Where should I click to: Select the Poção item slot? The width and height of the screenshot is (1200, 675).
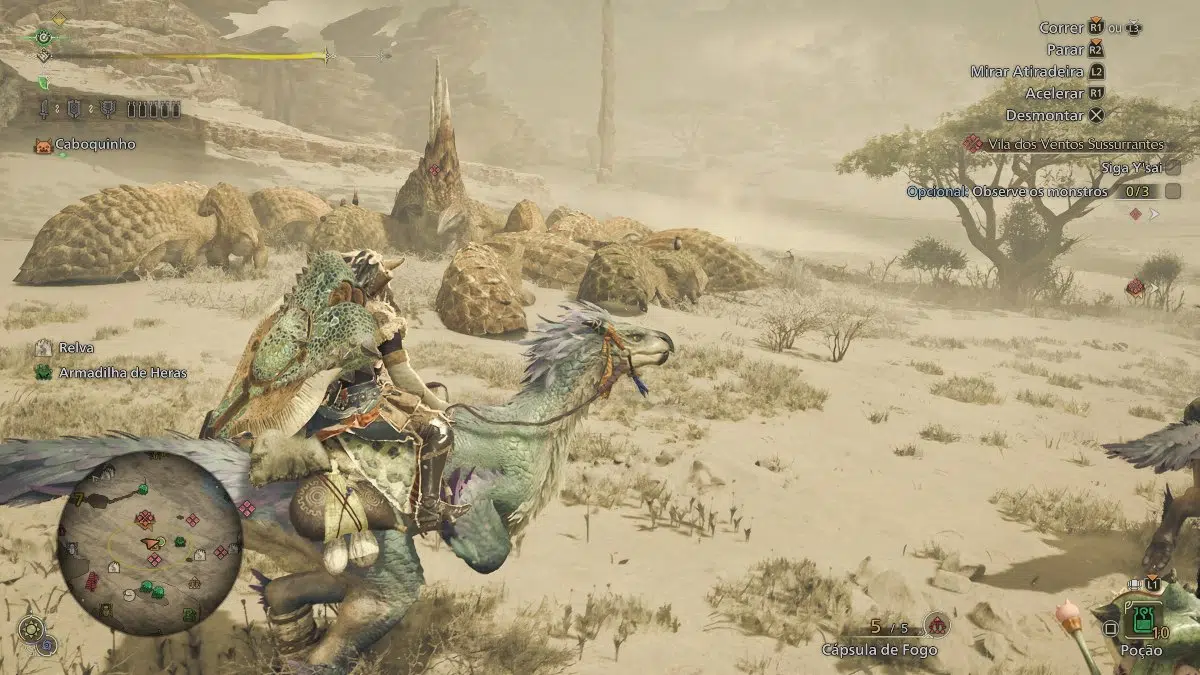click(x=1140, y=620)
